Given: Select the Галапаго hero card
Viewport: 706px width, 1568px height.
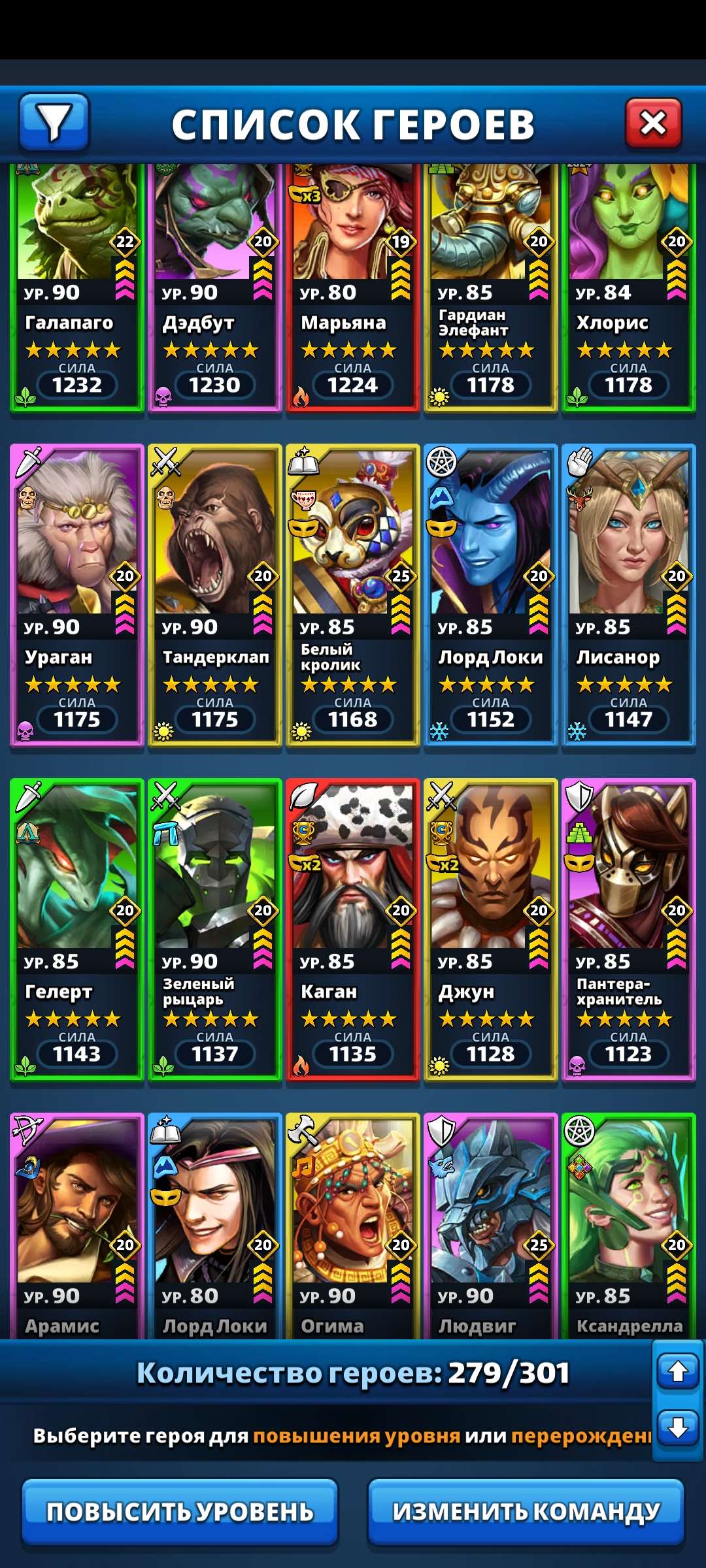Looking at the screenshot, I should (x=77, y=287).
